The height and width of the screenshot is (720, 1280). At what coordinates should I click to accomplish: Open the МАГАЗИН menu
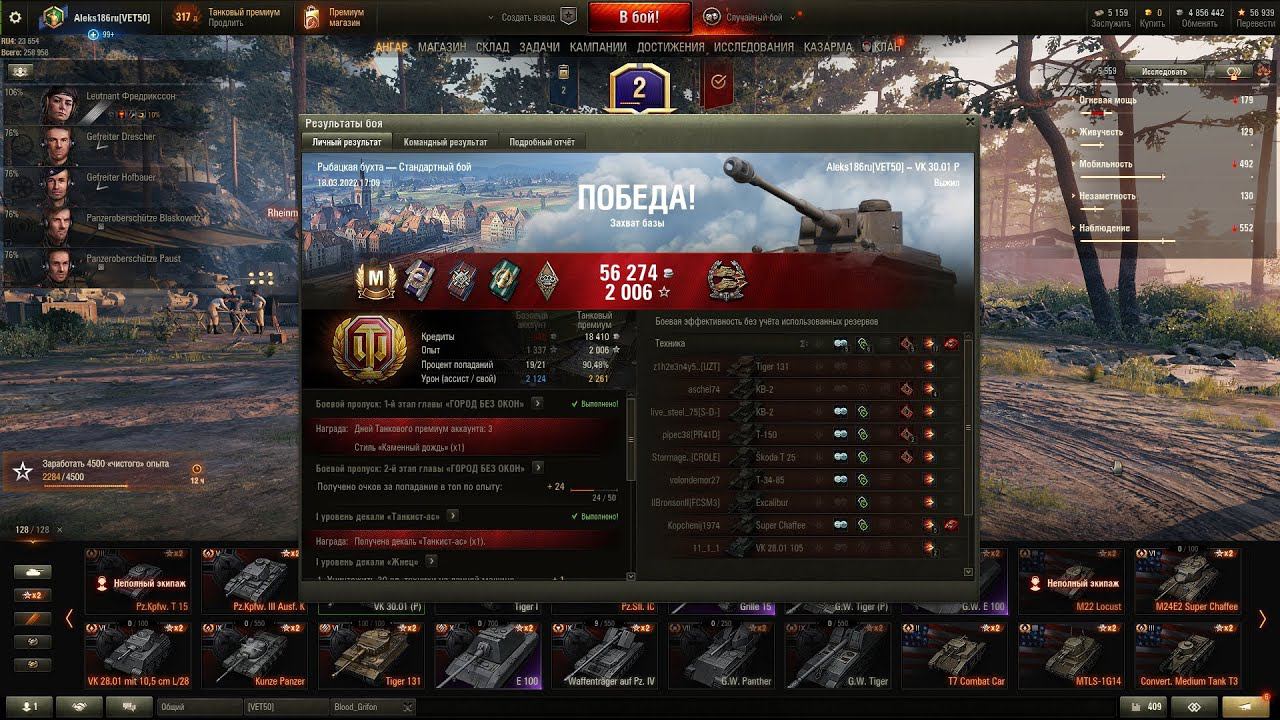click(x=442, y=47)
